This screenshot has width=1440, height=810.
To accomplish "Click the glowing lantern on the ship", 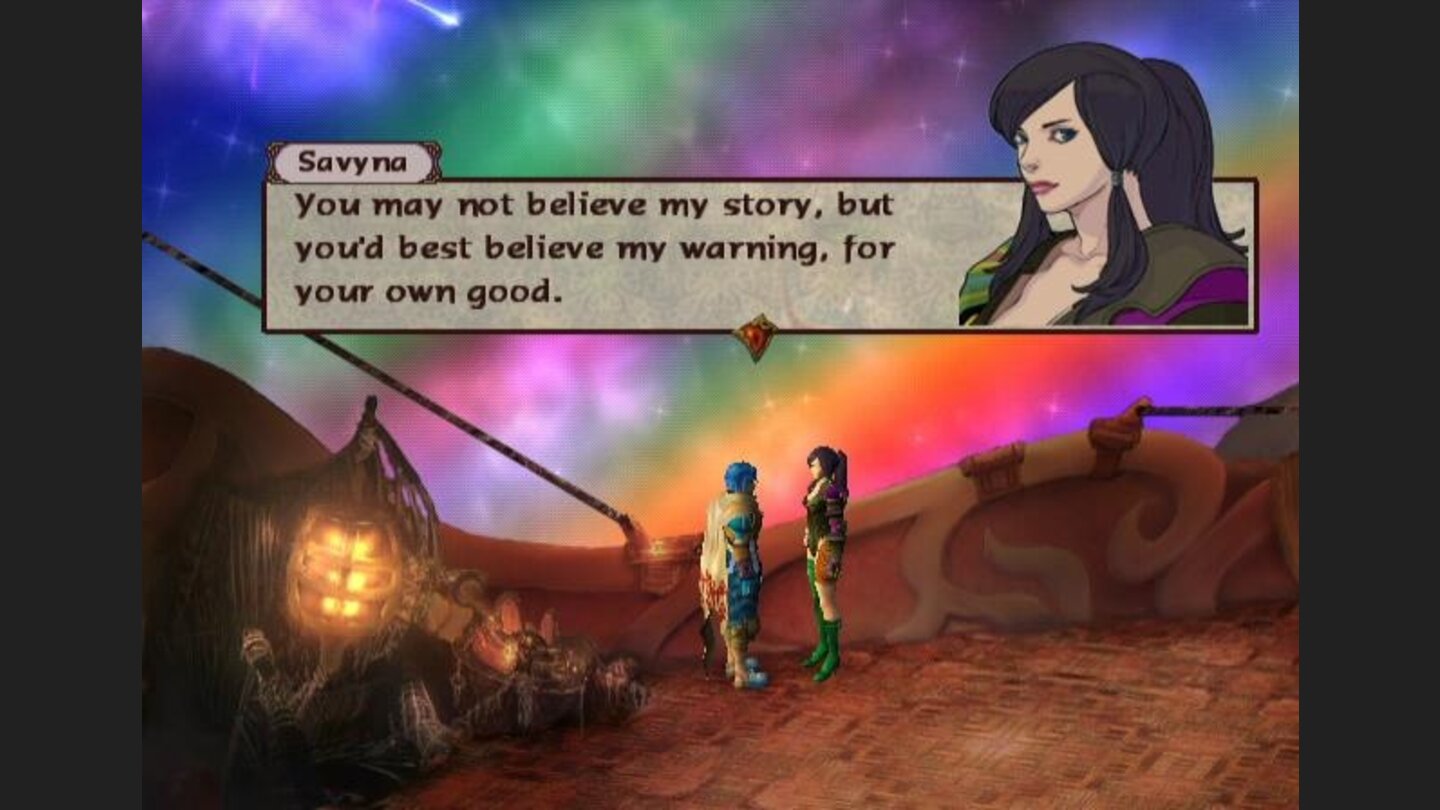I will tap(345, 570).
